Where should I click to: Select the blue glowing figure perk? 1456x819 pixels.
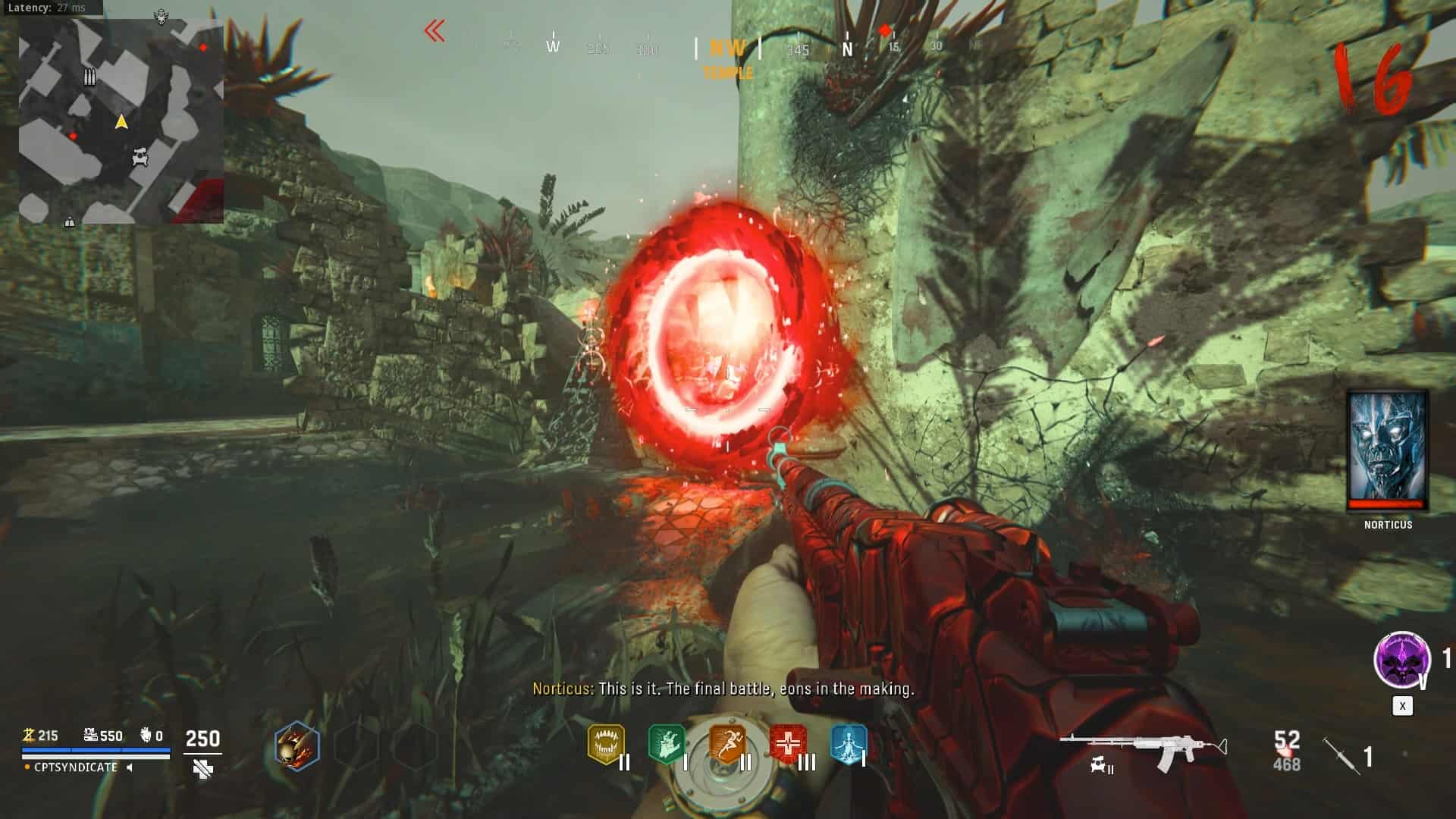pyautogui.click(x=848, y=744)
